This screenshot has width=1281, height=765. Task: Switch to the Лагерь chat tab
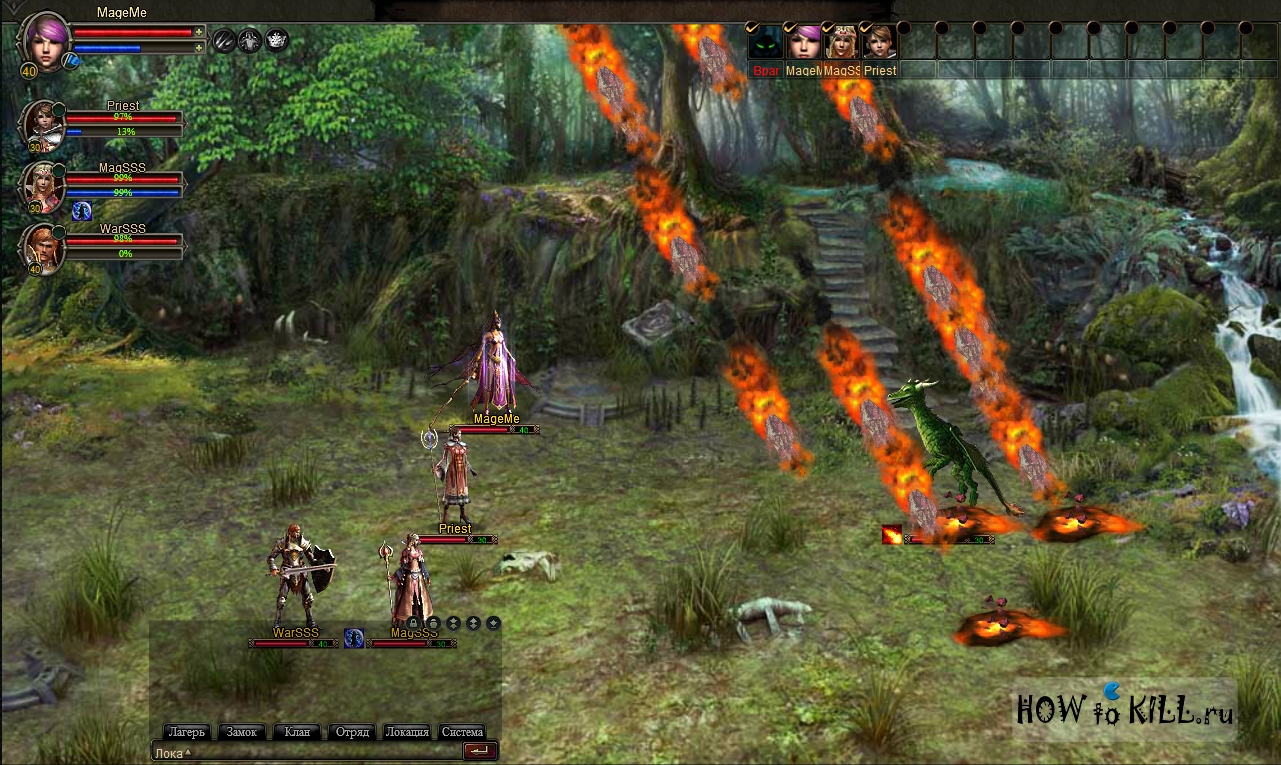point(187,732)
